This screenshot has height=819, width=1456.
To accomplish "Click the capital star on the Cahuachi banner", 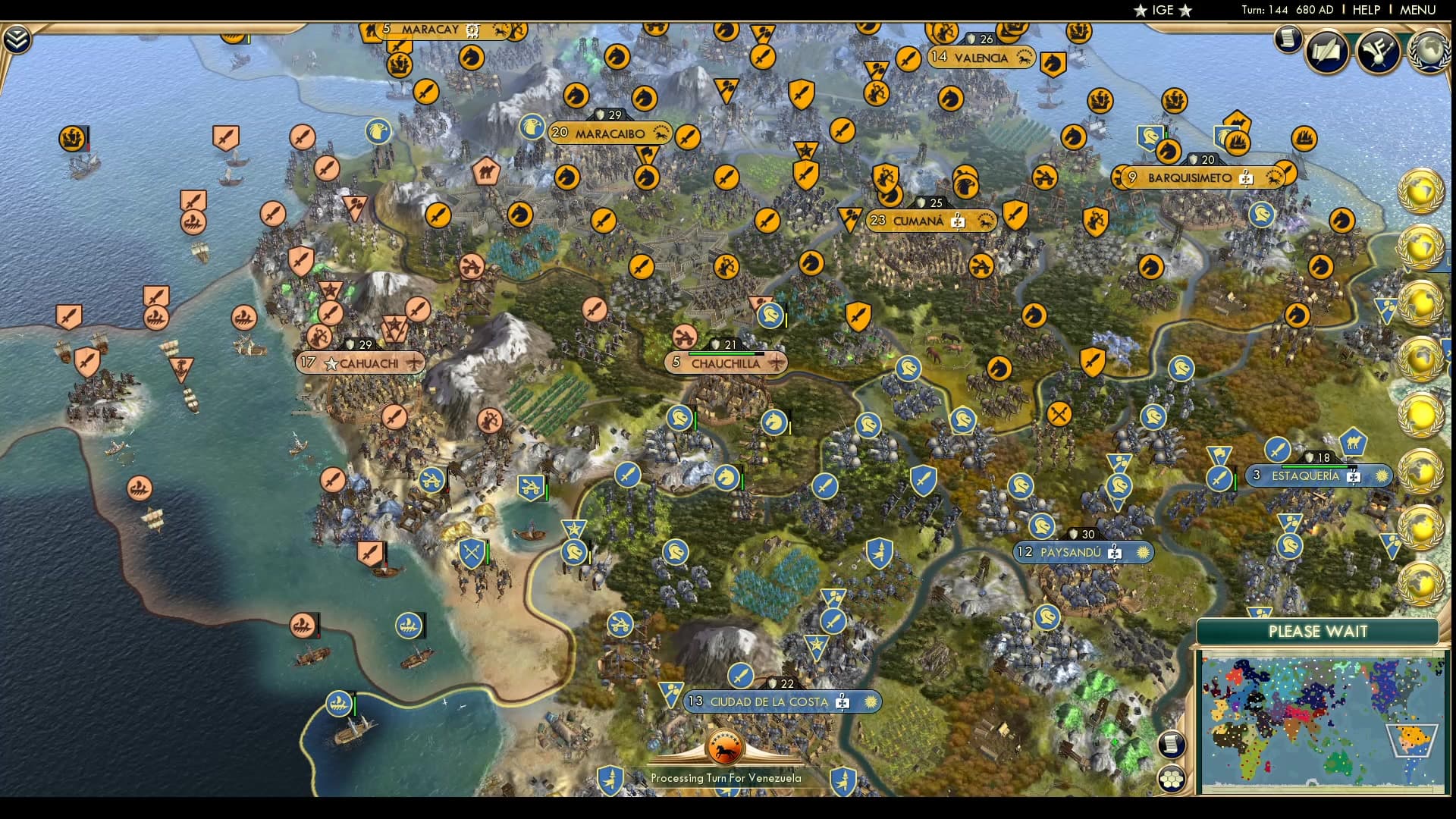I will click(x=330, y=362).
